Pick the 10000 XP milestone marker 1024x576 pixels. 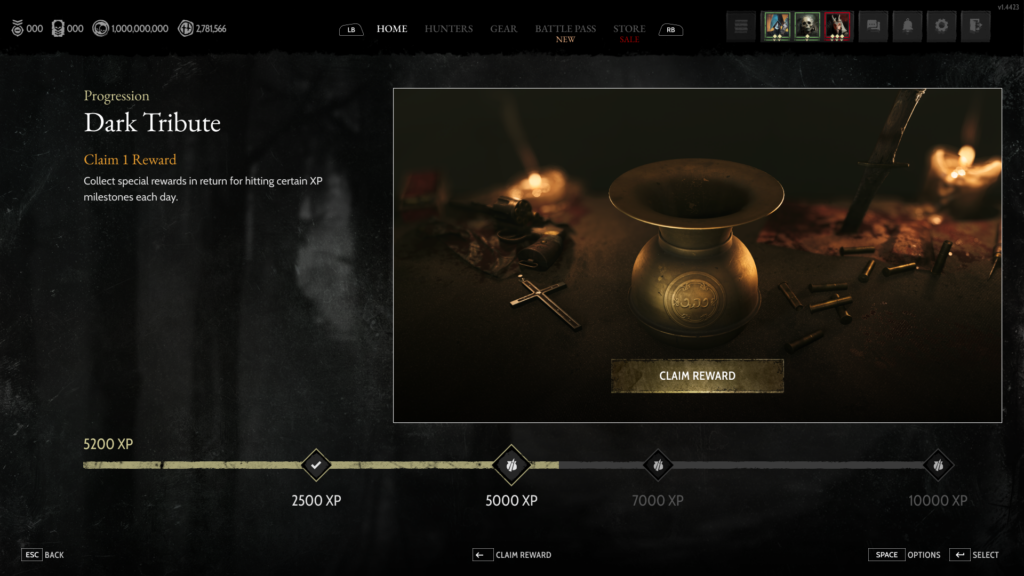pos(937,465)
